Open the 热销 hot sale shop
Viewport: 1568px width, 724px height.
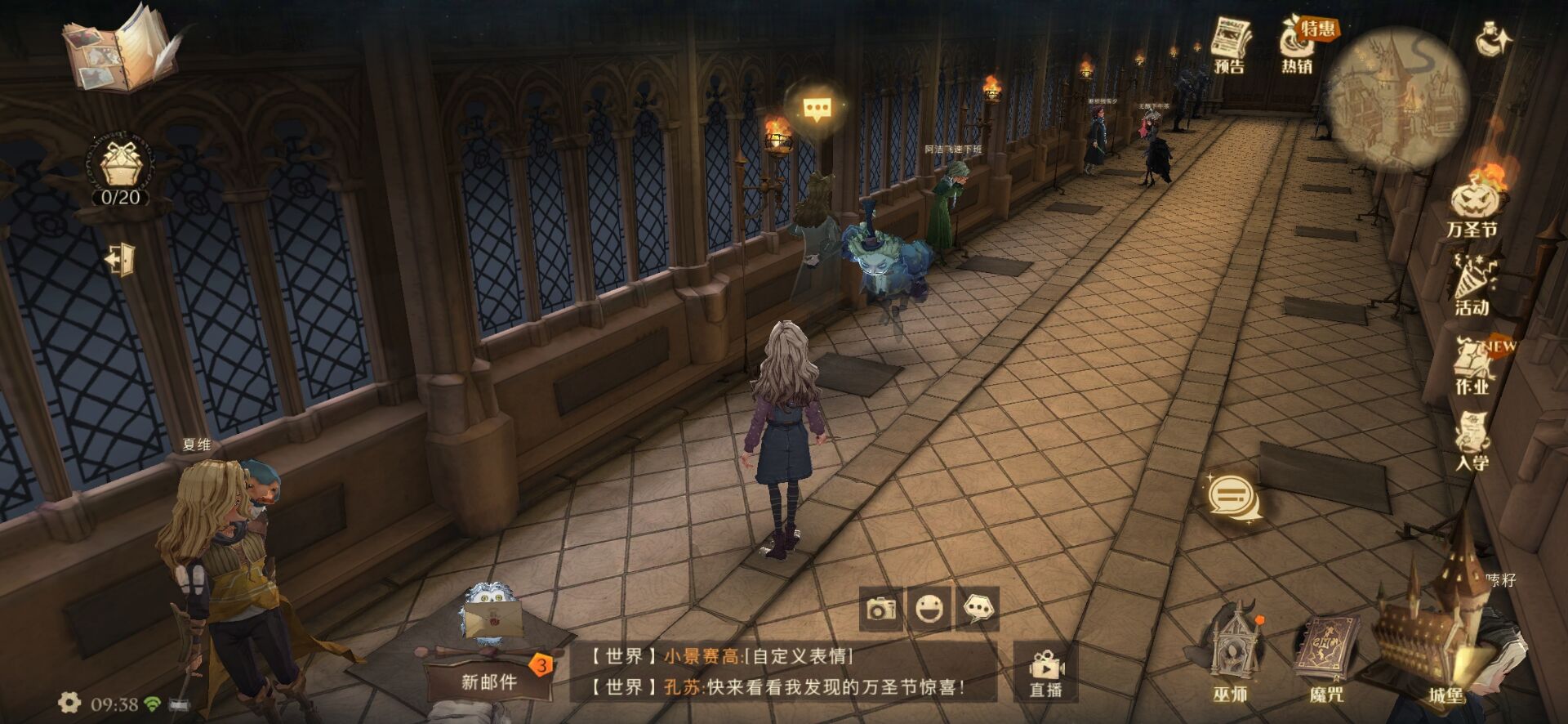click(1299, 45)
